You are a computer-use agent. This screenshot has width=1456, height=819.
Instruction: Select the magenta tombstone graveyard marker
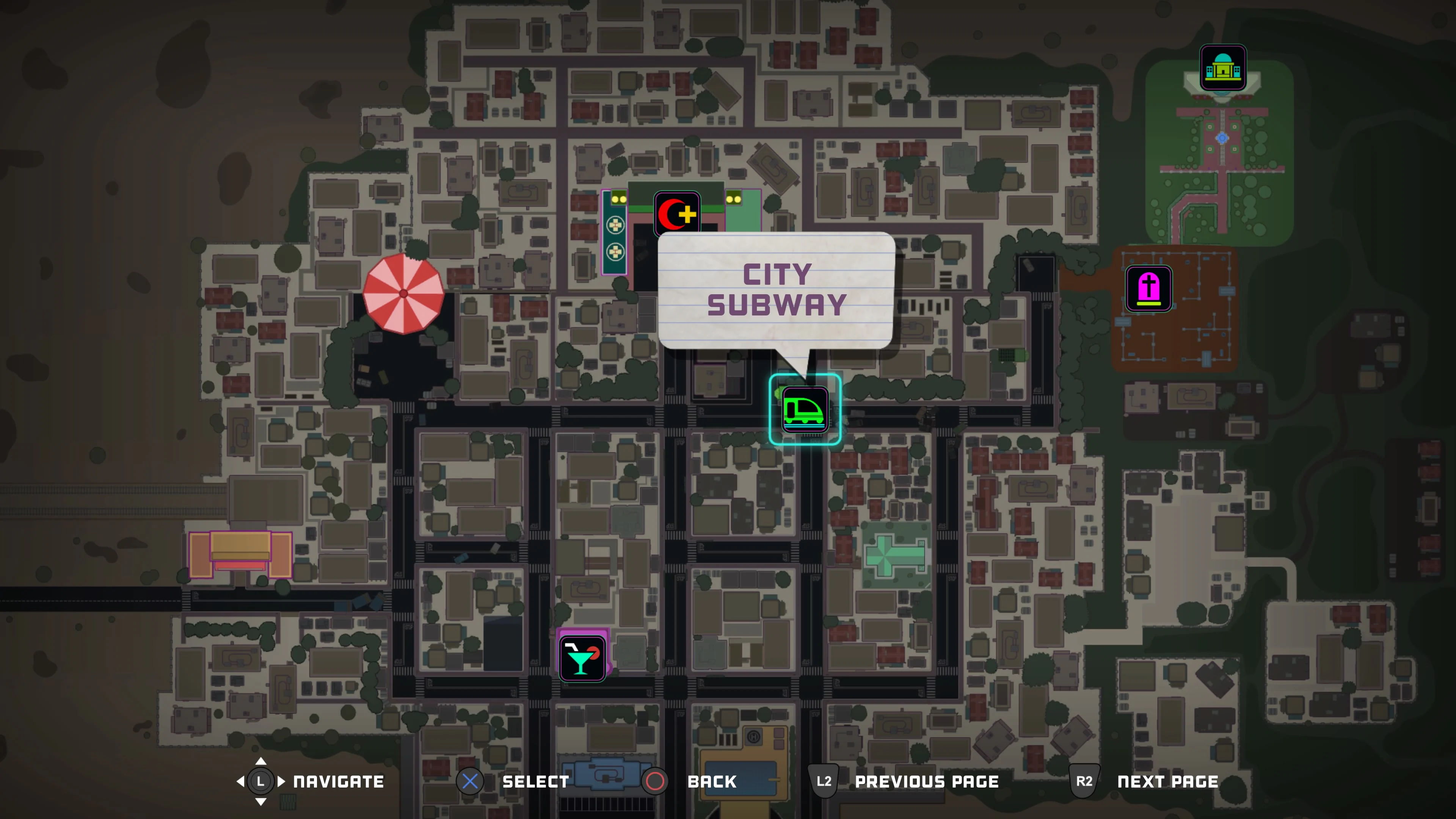click(1150, 289)
